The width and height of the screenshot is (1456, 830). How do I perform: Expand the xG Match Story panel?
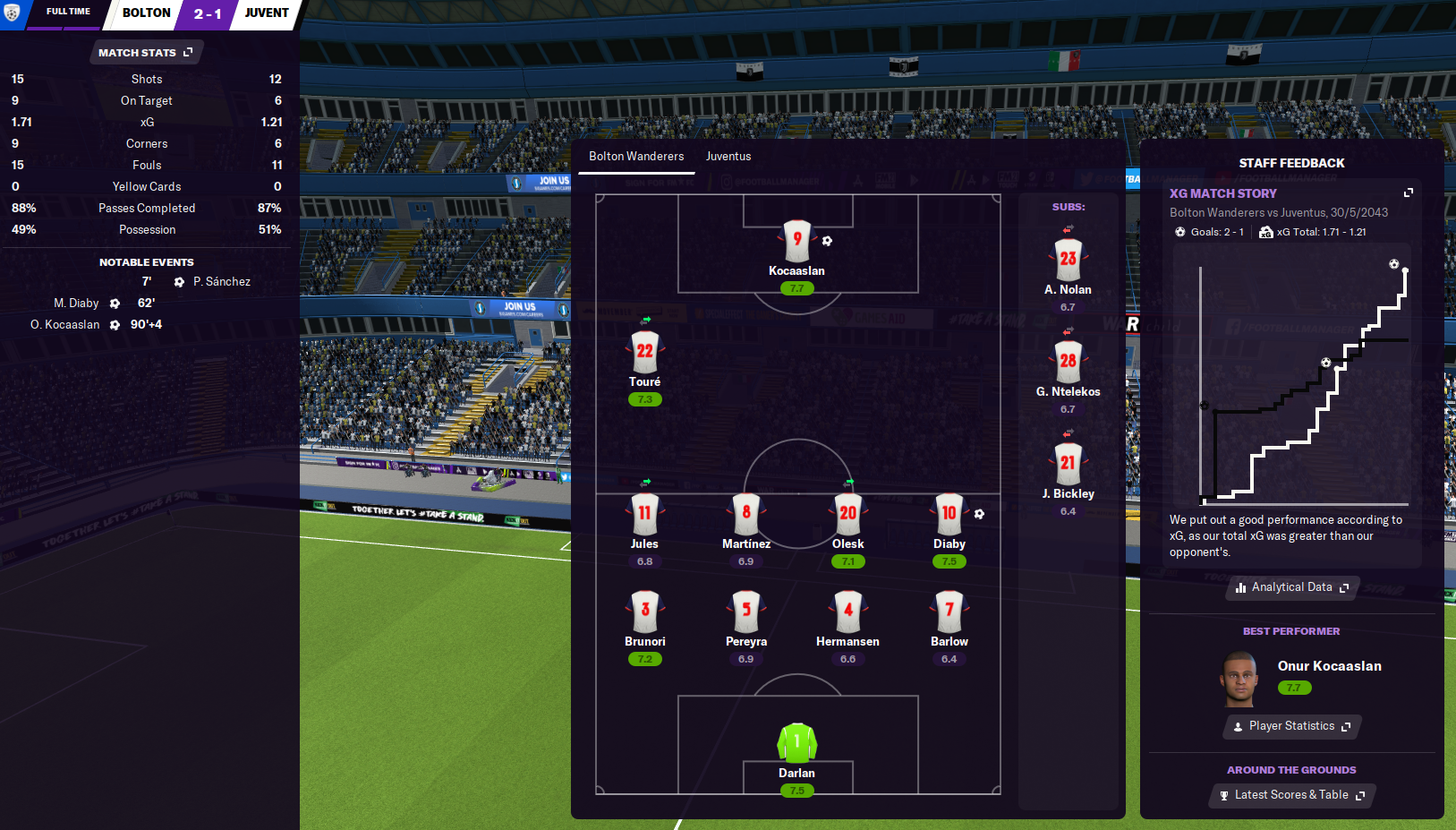coord(1408,193)
